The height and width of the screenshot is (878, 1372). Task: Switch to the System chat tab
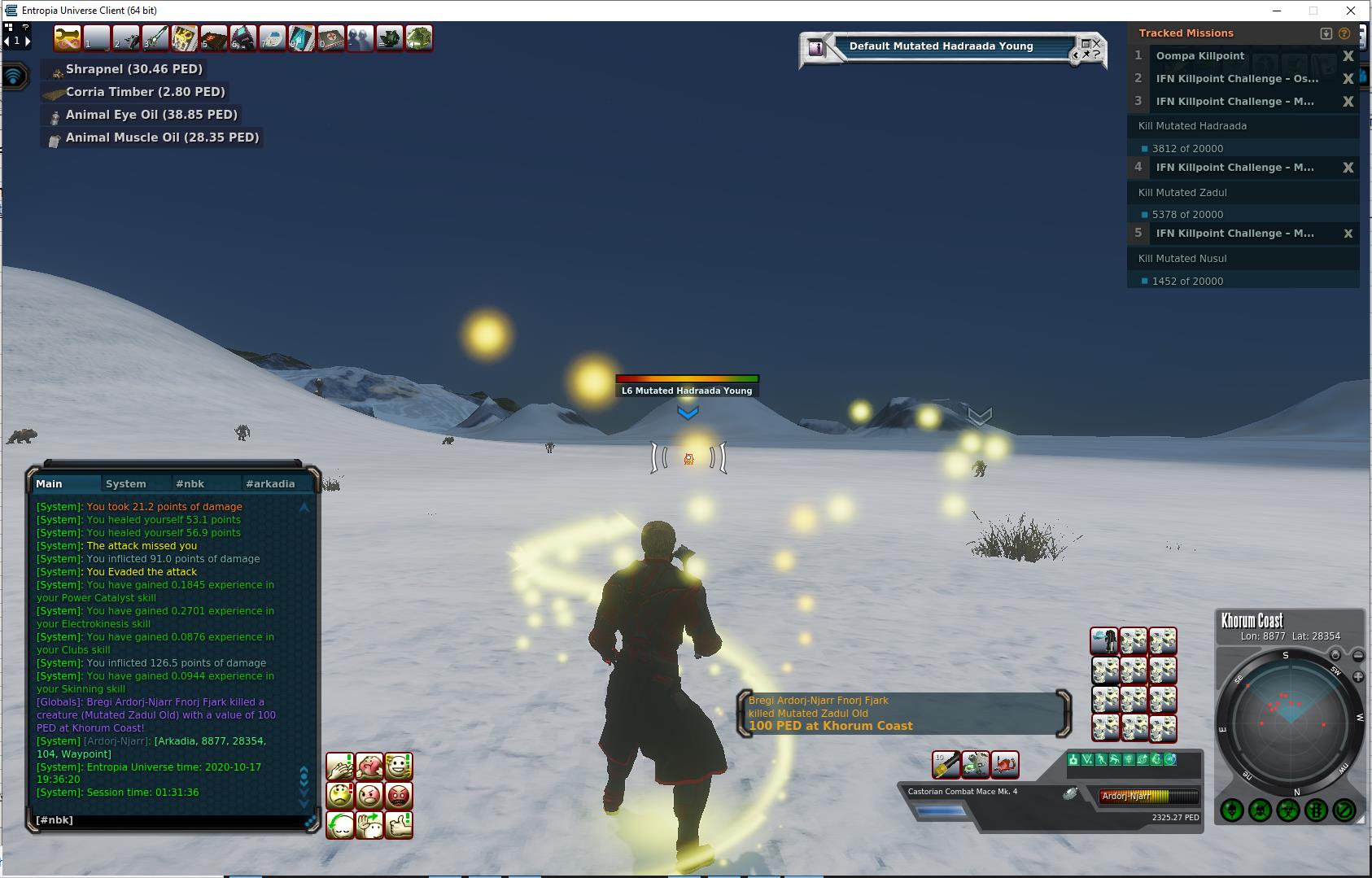[126, 483]
